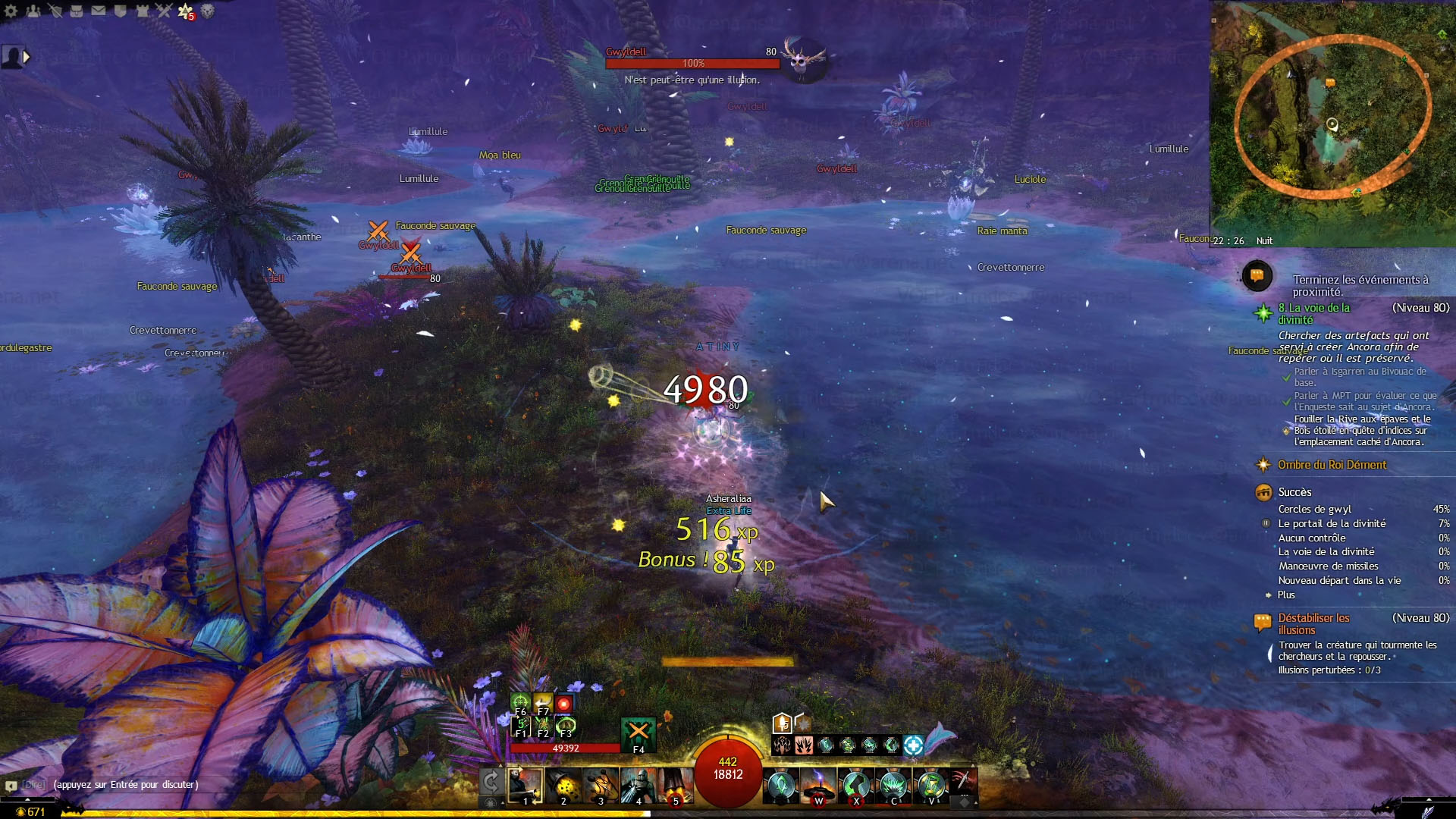
Task: Open the mail envelope
Action: click(x=99, y=11)
